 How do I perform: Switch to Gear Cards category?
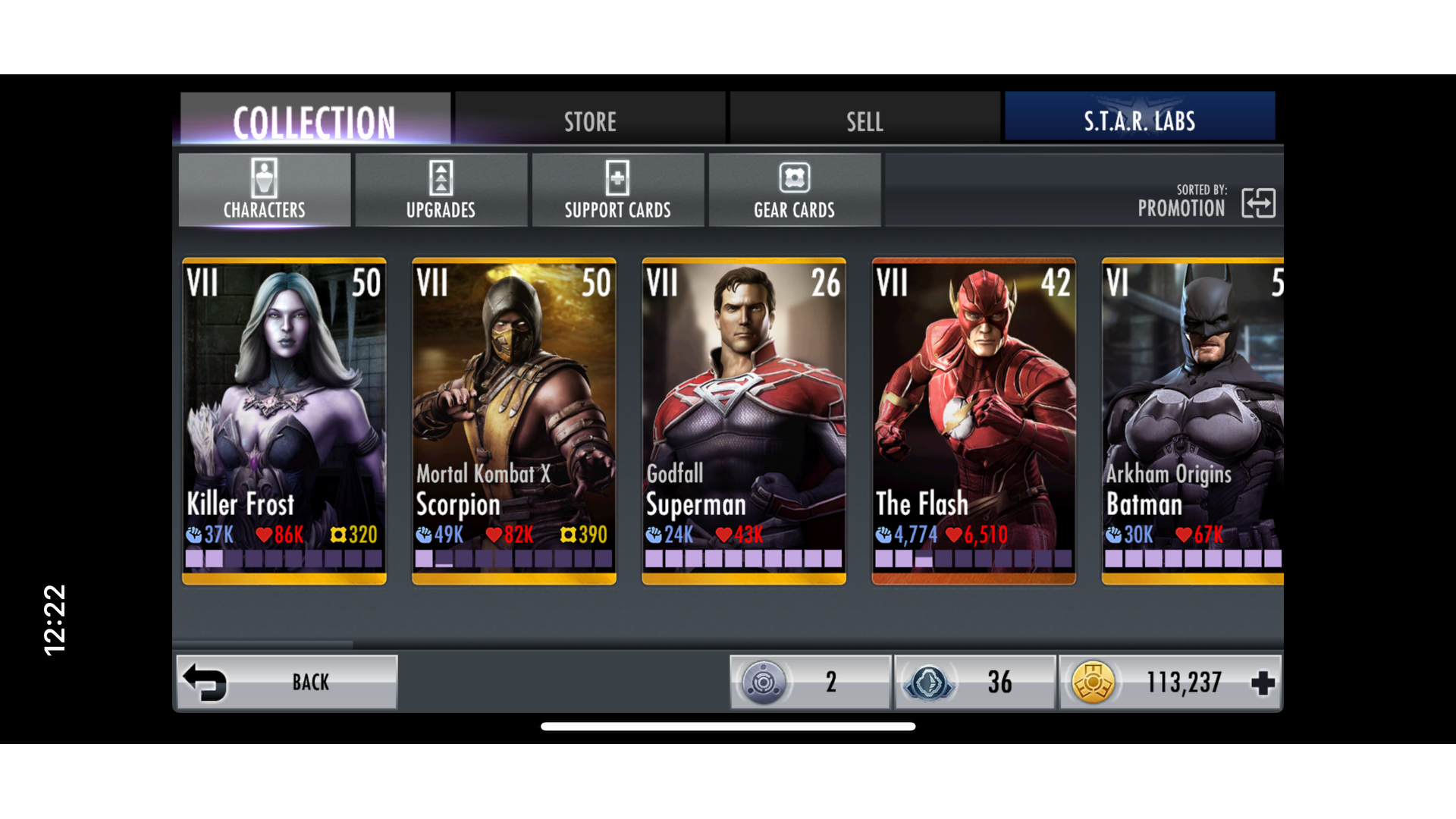(x=794, y=190)
